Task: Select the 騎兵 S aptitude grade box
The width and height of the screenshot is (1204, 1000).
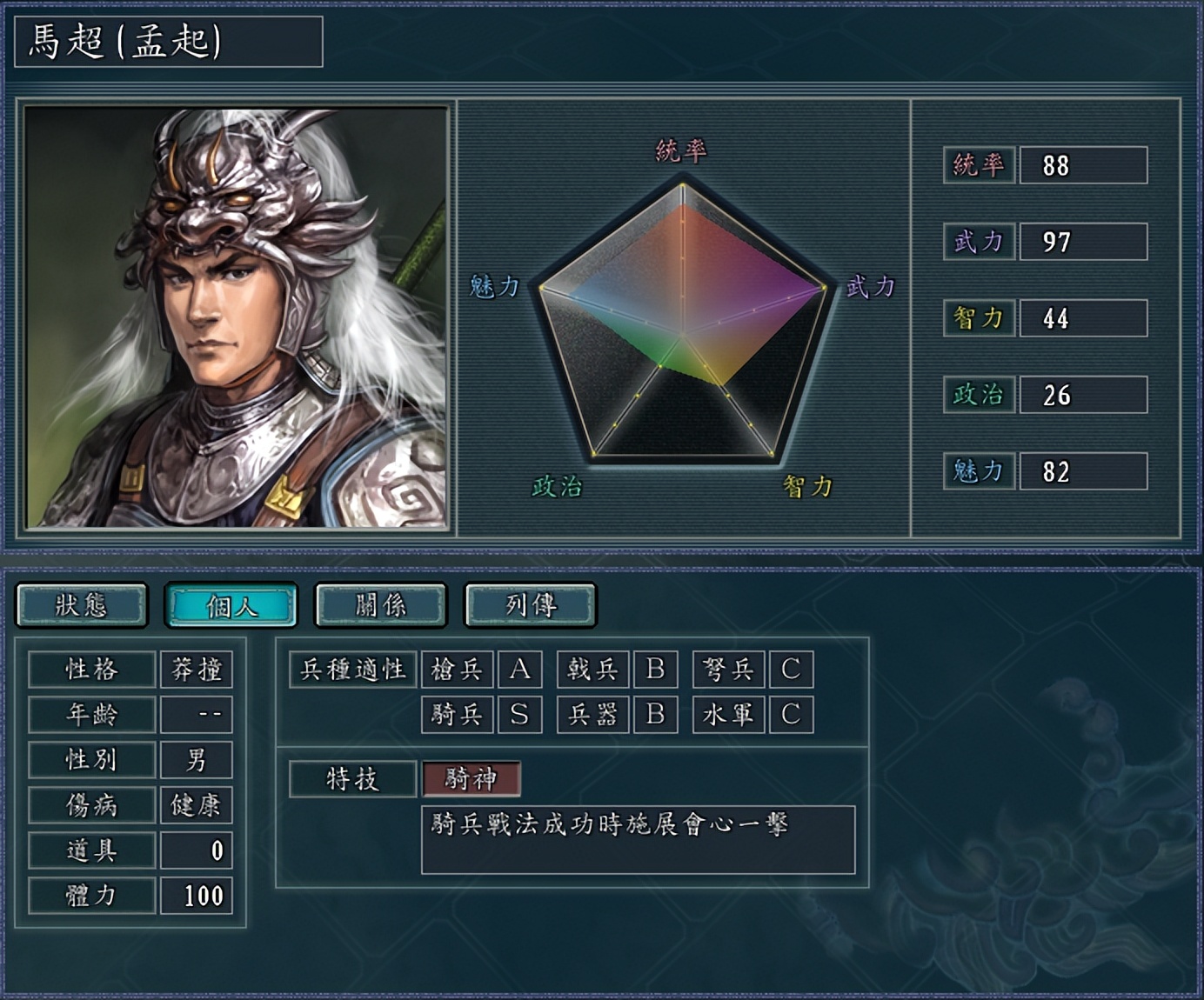Action: coord(521,715)
